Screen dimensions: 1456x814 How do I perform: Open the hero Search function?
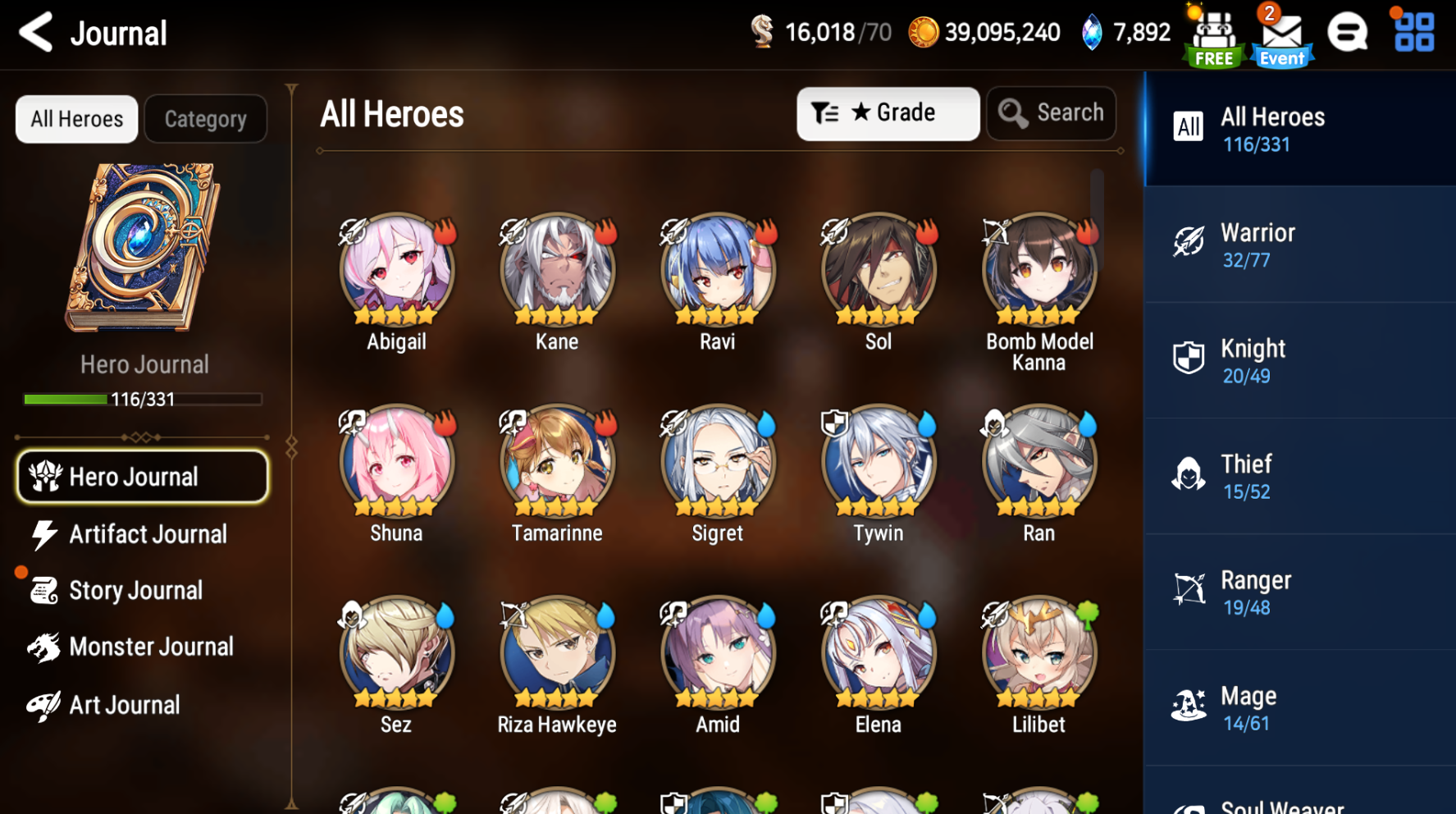pos(1051,113)
